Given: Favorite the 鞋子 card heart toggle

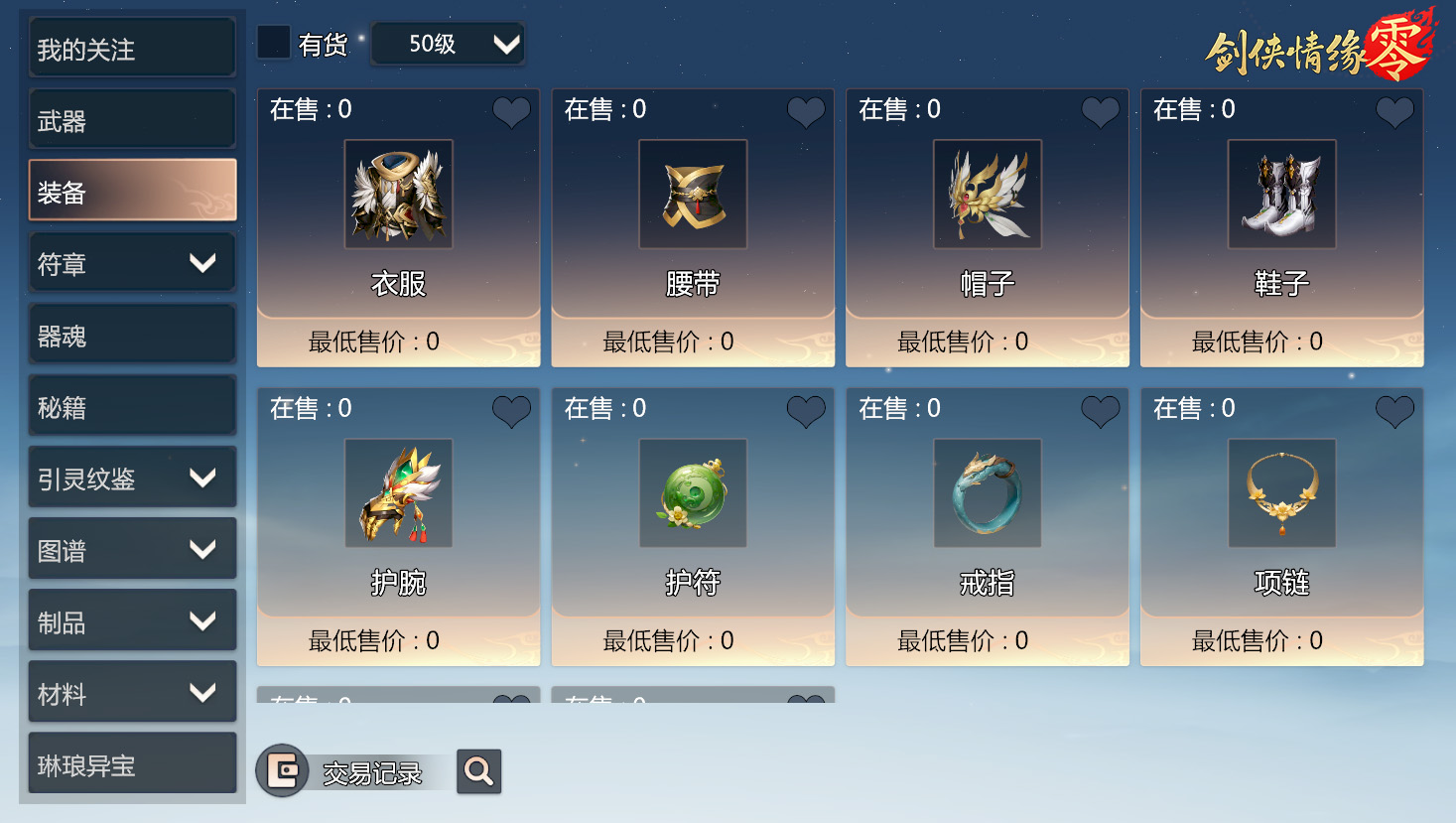Looking at the screenshot, I should [x=1393, y=112].
